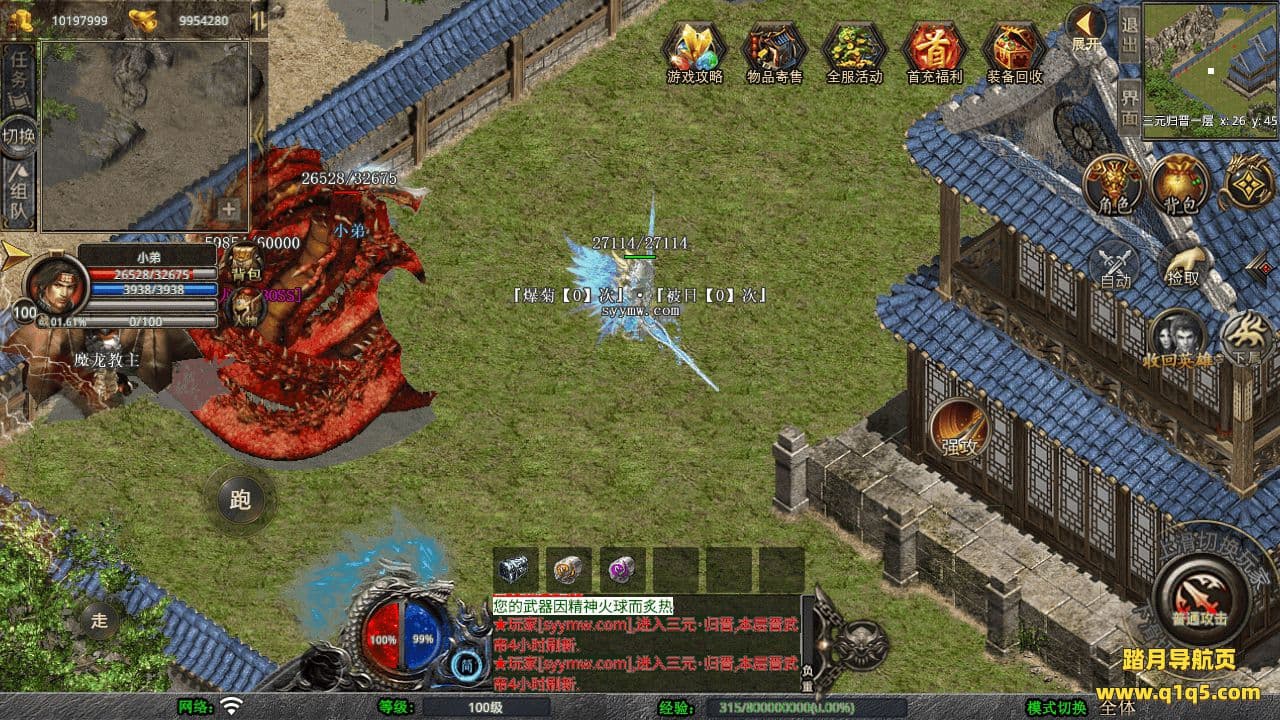Click the top-right minimap
The image size is (1280, 720).
point(1210,58)
